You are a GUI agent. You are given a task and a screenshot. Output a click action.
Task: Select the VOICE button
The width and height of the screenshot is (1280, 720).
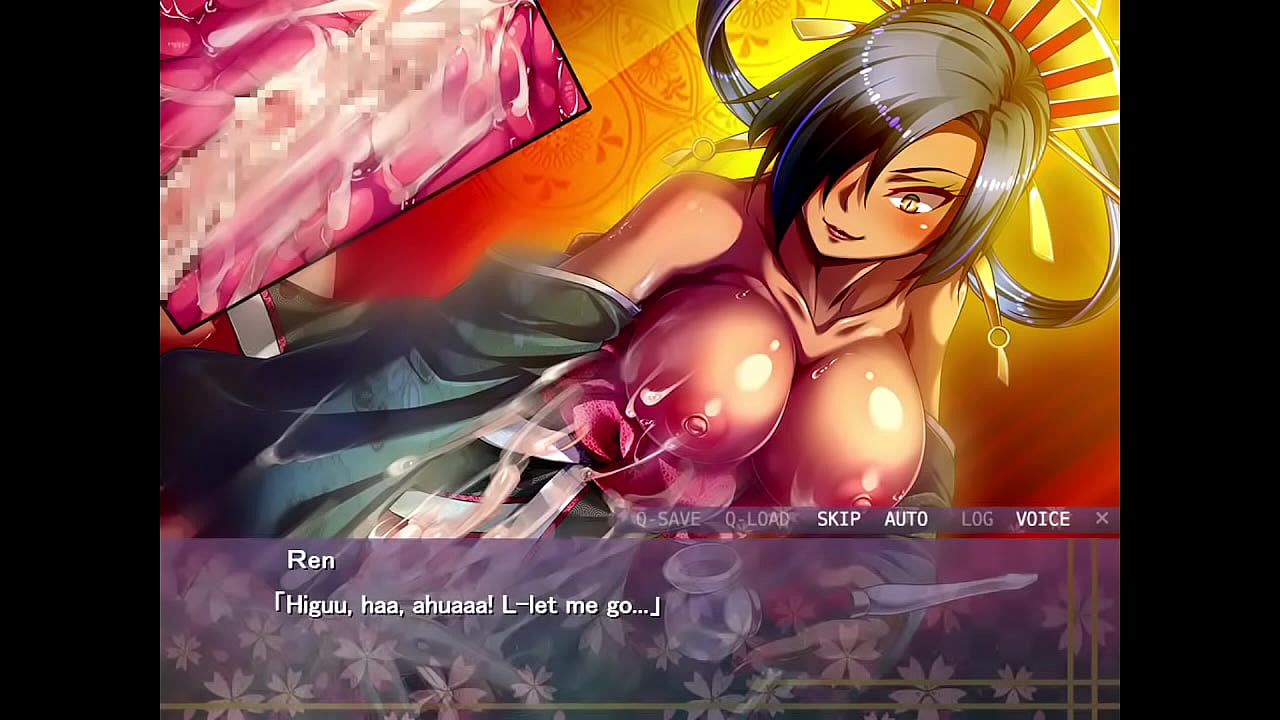click(1043, 519)
